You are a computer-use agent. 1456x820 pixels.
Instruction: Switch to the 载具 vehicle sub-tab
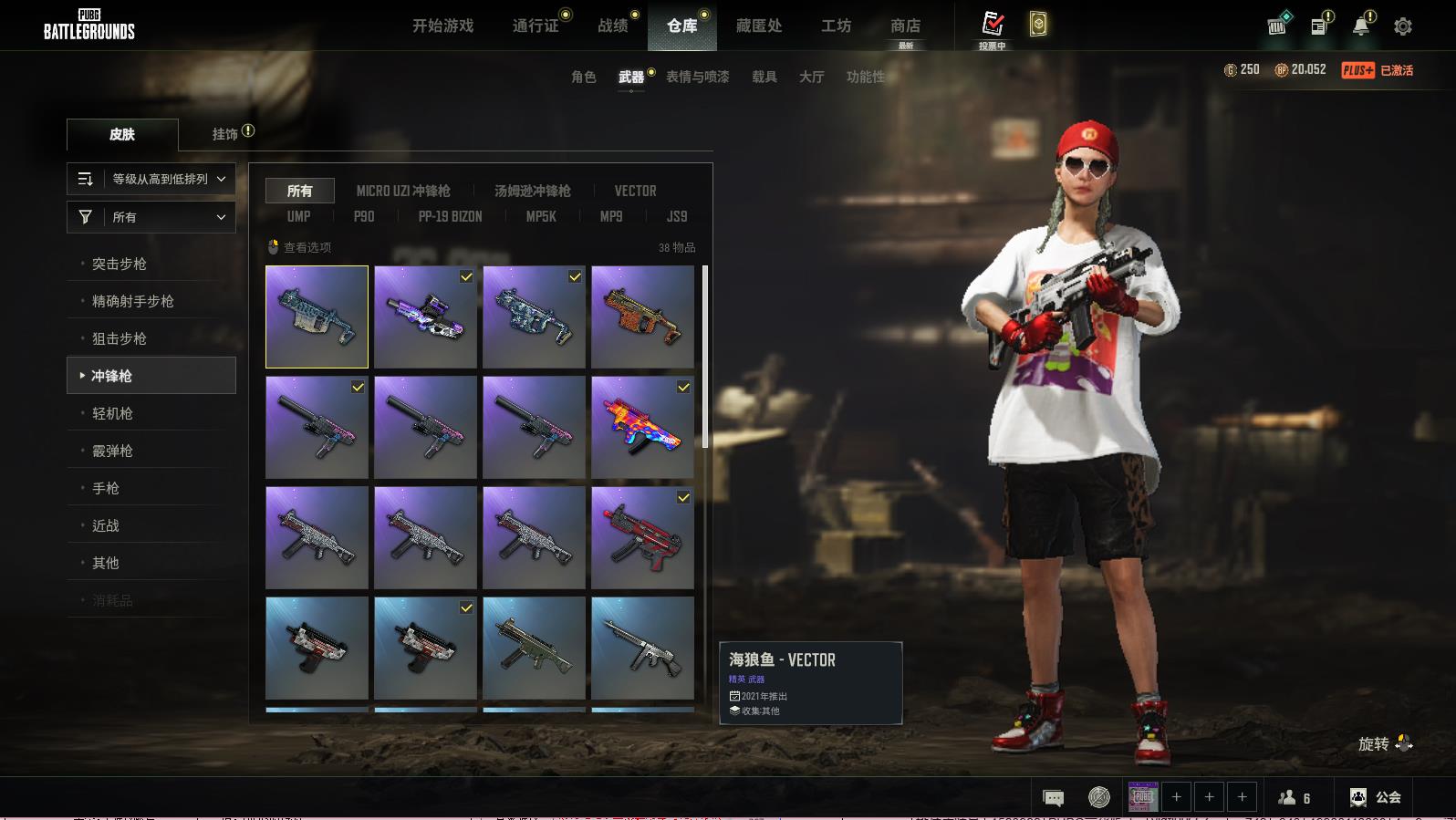pyautogui.click(x=764, y=77)
